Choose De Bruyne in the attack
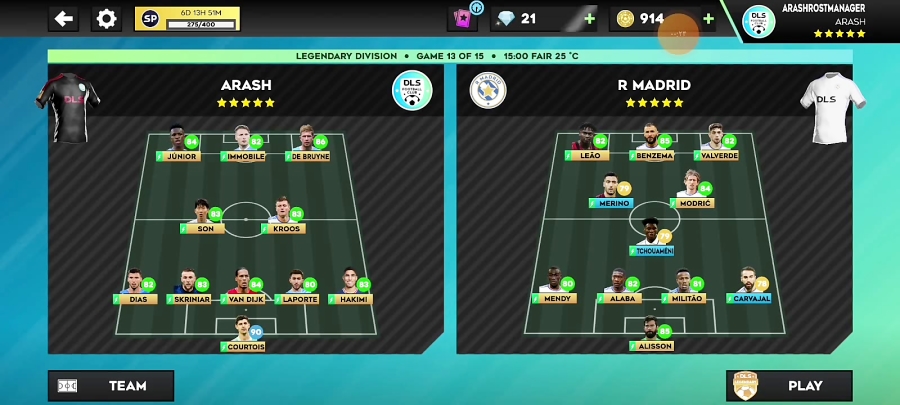This screenshot has width=900, height=405. [307, 143]
